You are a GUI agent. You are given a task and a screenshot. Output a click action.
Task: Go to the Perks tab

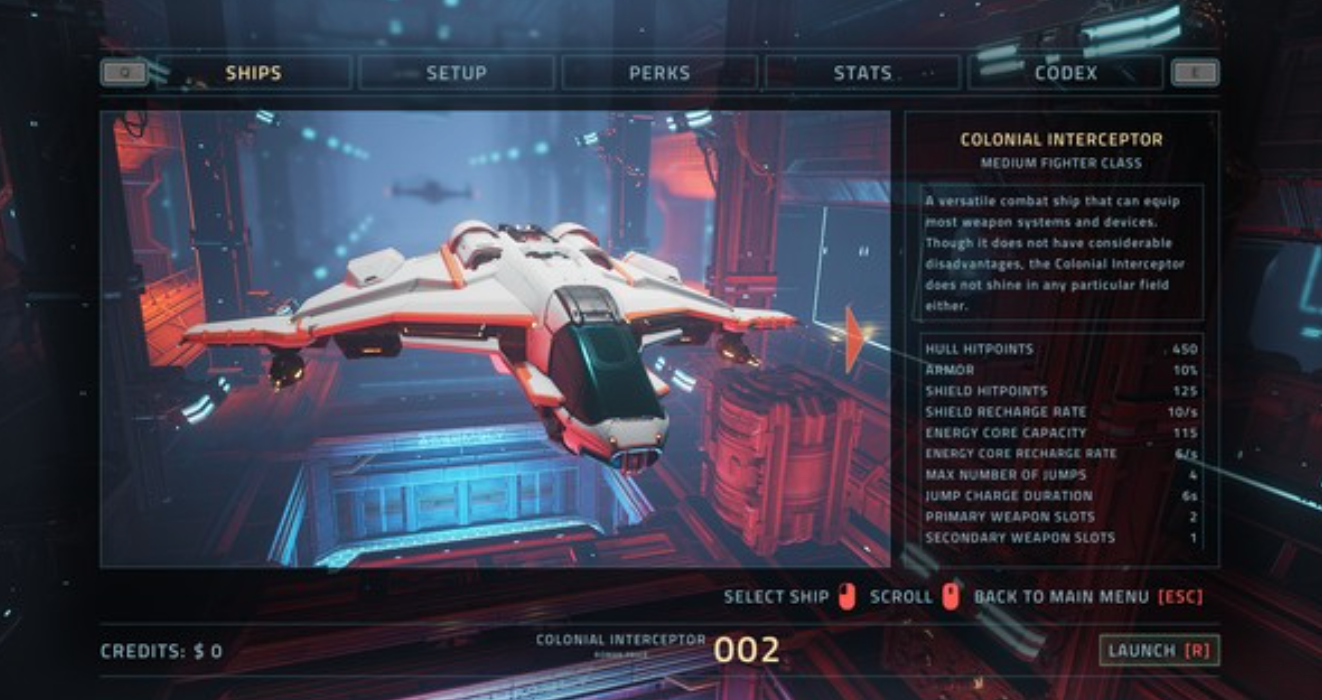659,73
